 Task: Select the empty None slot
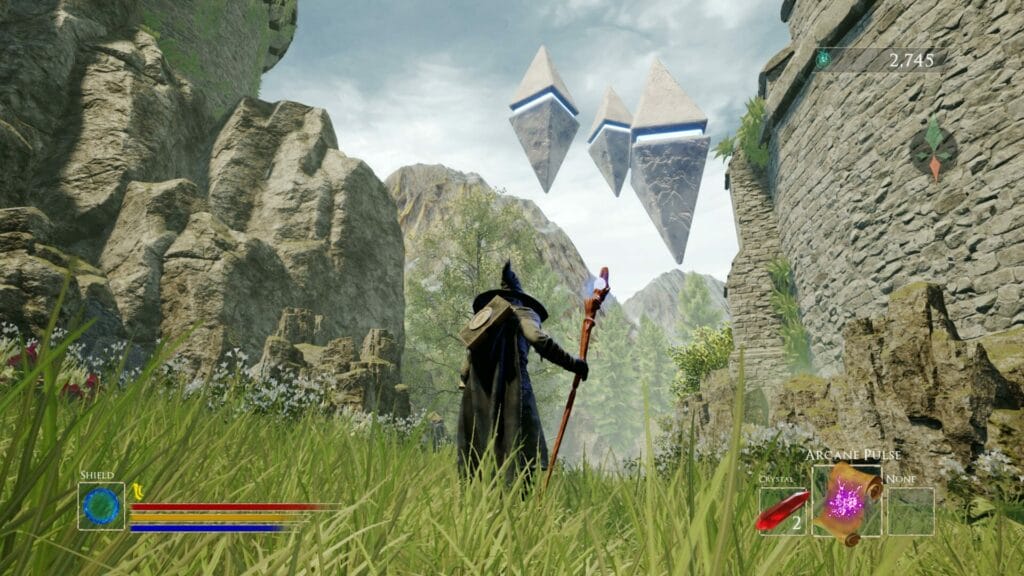pyautogui.click(x=909, y=511)
